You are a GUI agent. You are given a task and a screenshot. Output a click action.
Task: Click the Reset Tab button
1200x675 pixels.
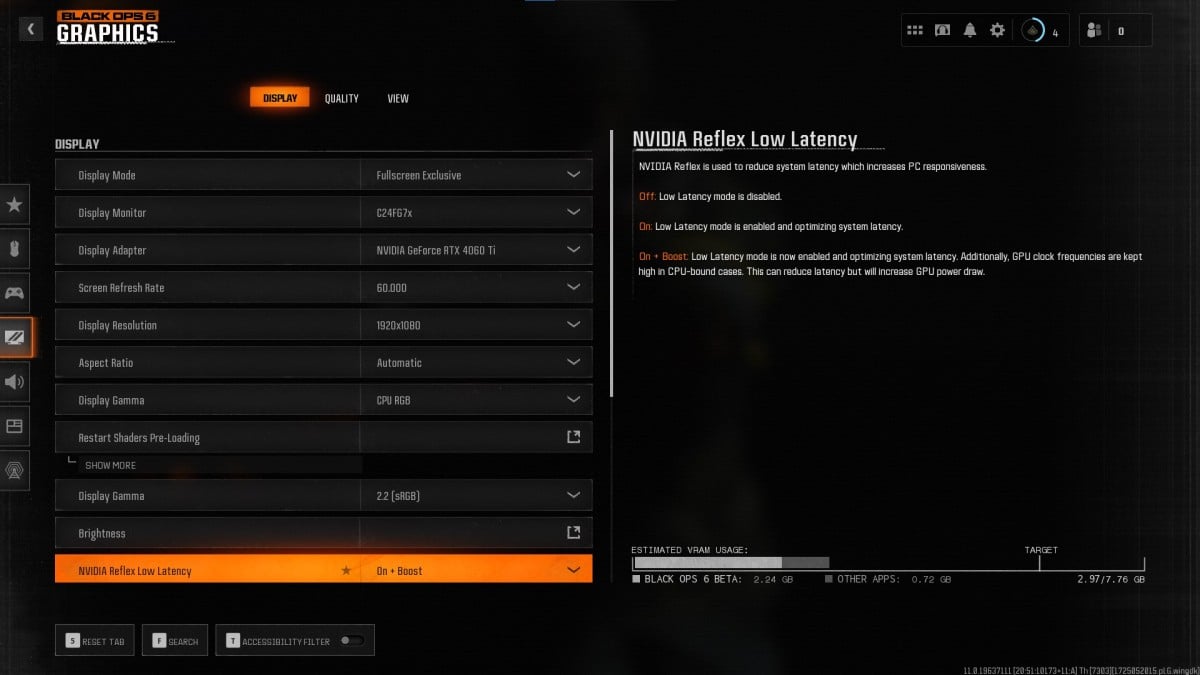96,641
